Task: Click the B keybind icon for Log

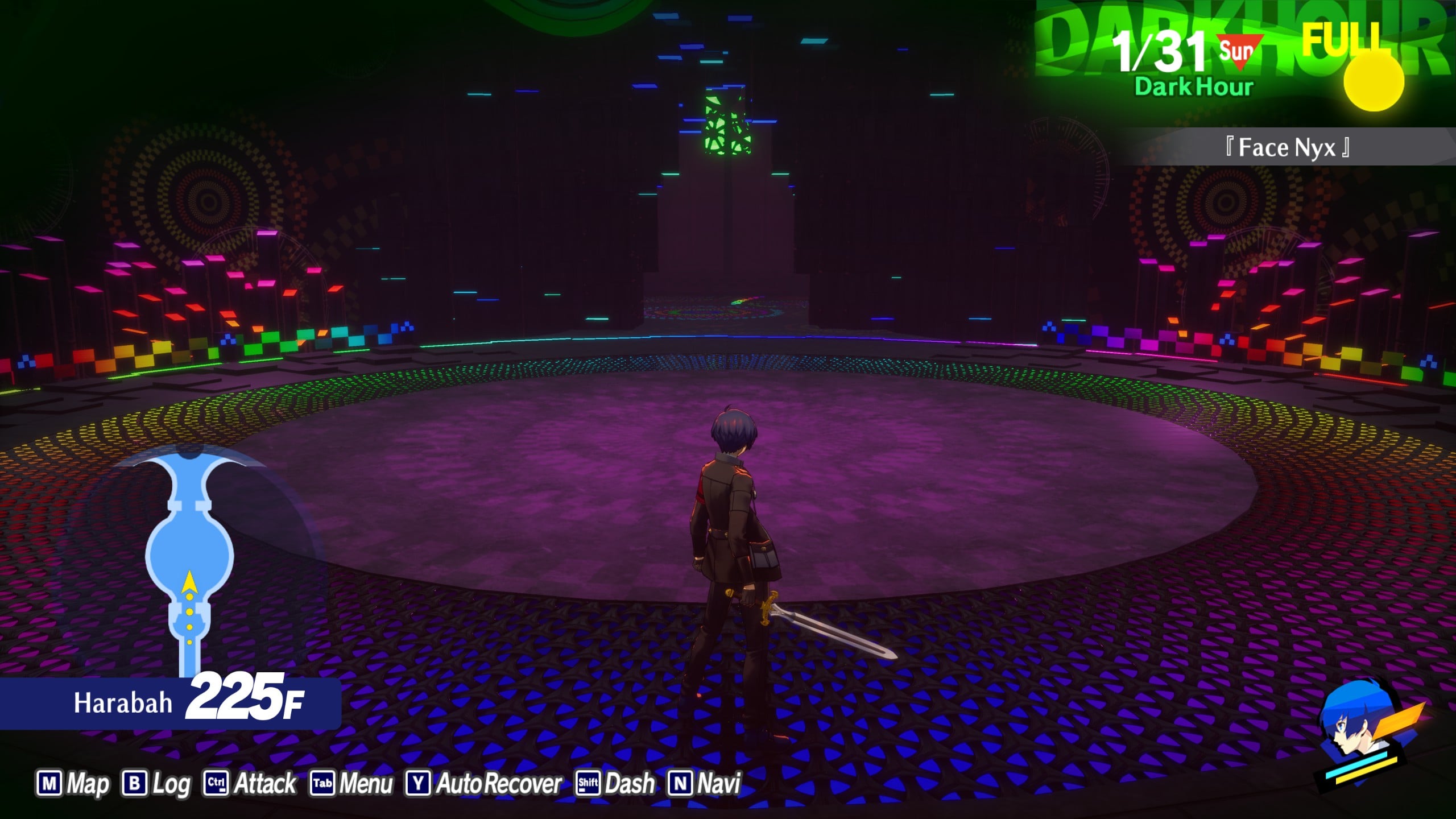Action: point(135,783)
